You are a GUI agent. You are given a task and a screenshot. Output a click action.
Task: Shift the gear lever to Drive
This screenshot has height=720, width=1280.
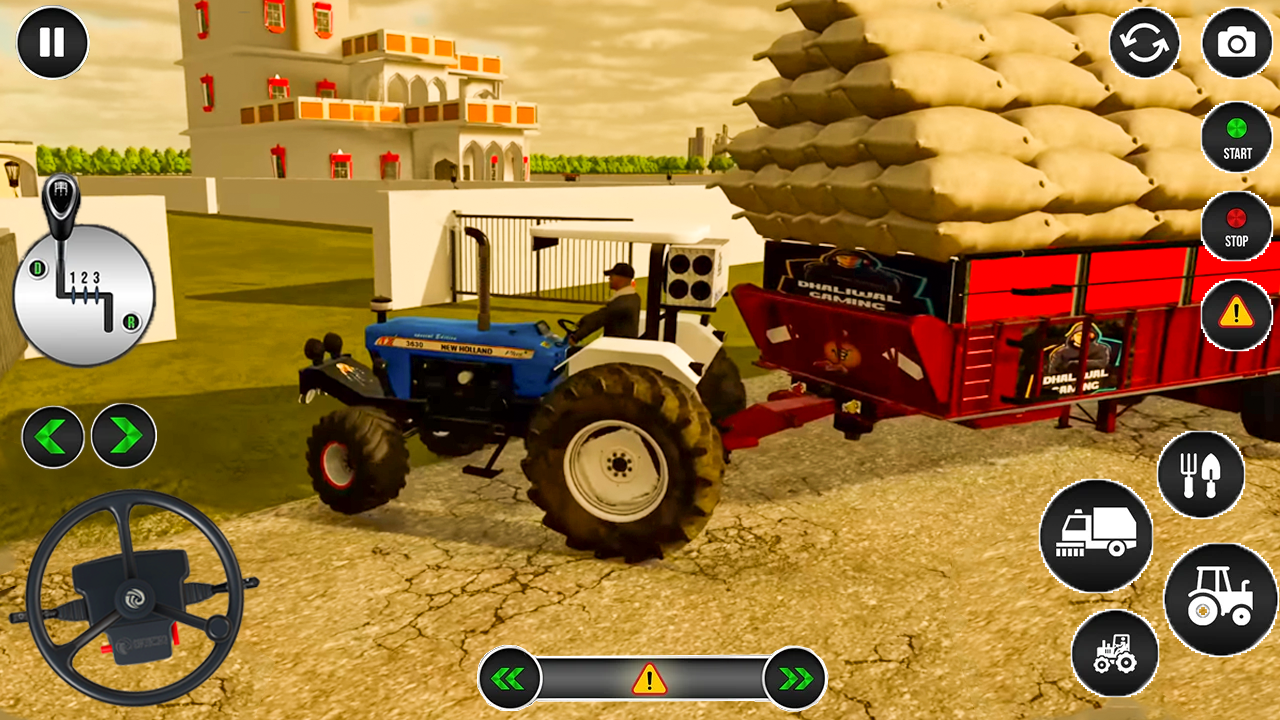tap(39, 268)
